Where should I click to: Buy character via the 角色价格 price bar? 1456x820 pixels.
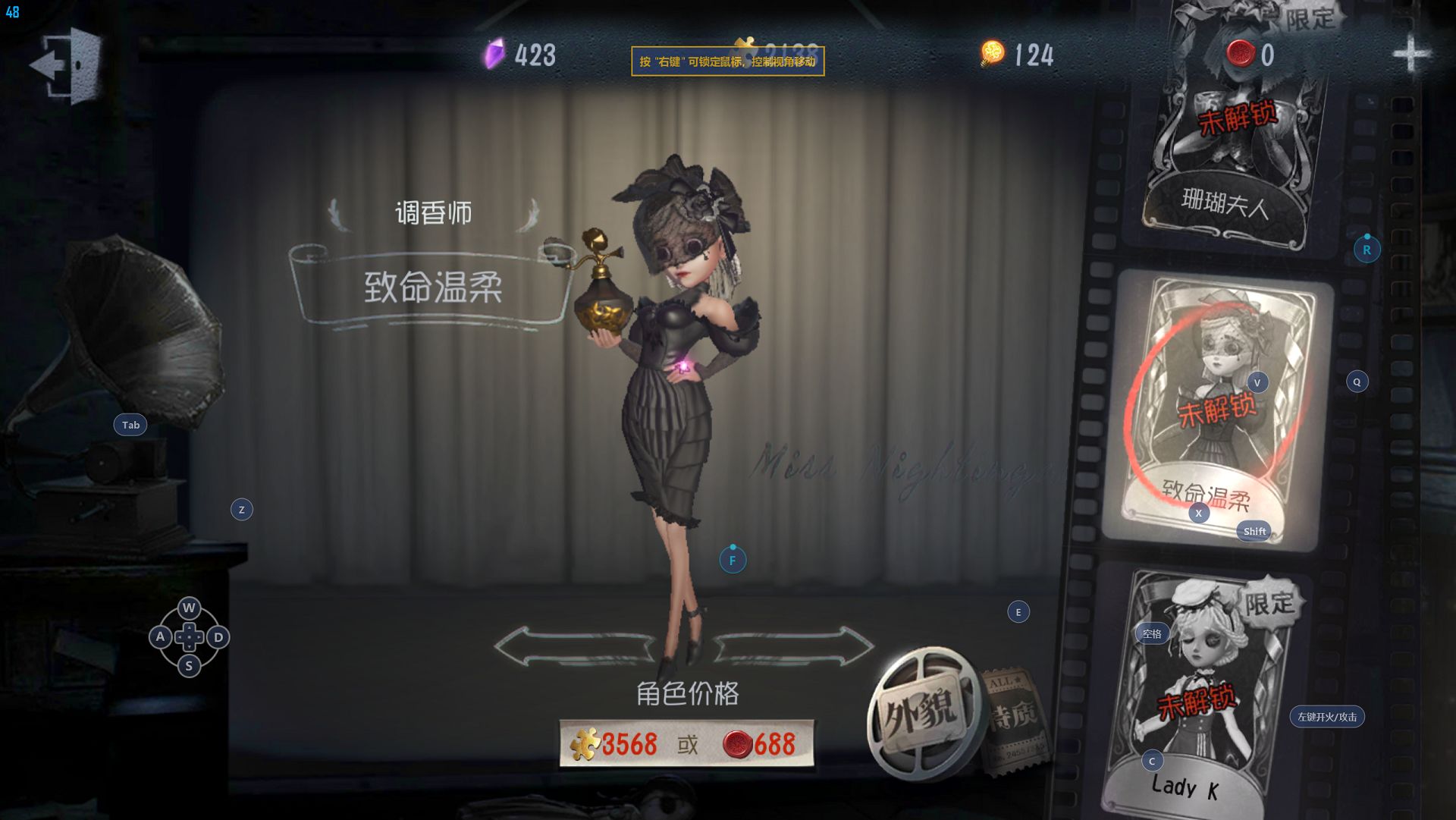686,744
